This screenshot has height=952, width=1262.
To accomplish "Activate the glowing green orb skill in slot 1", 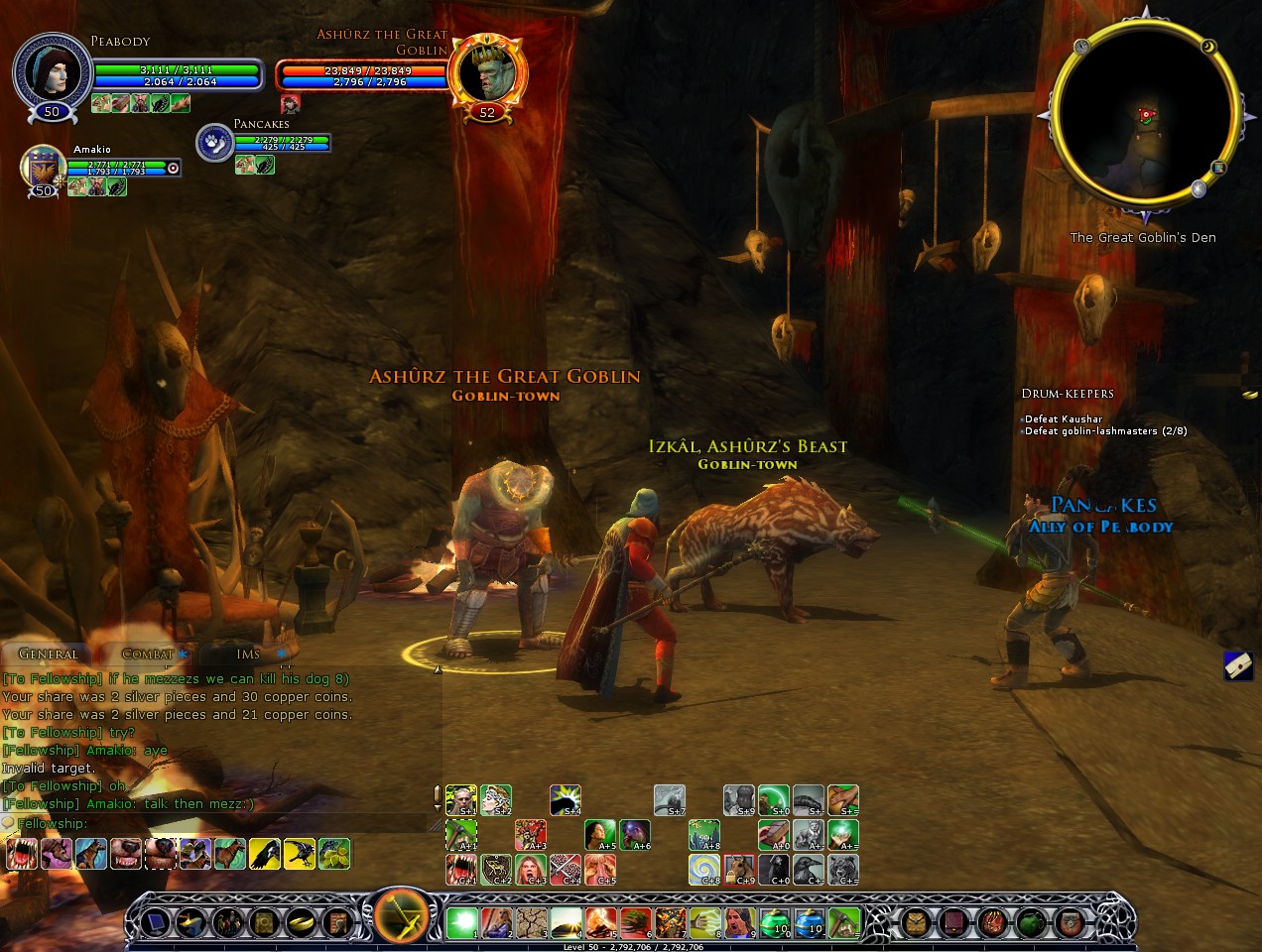I will 461,923.
